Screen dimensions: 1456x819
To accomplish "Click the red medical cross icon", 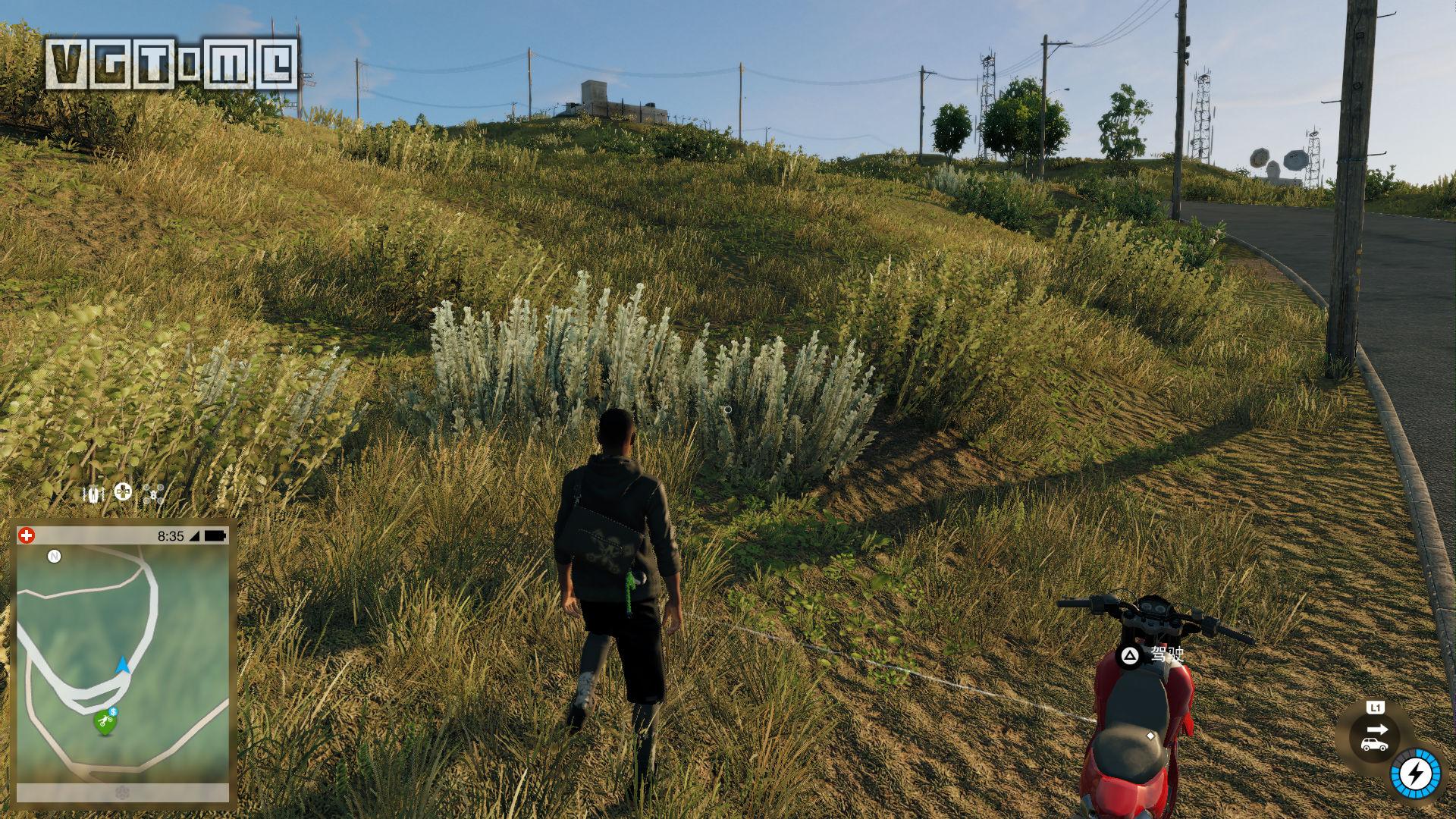I will (27, 535).
